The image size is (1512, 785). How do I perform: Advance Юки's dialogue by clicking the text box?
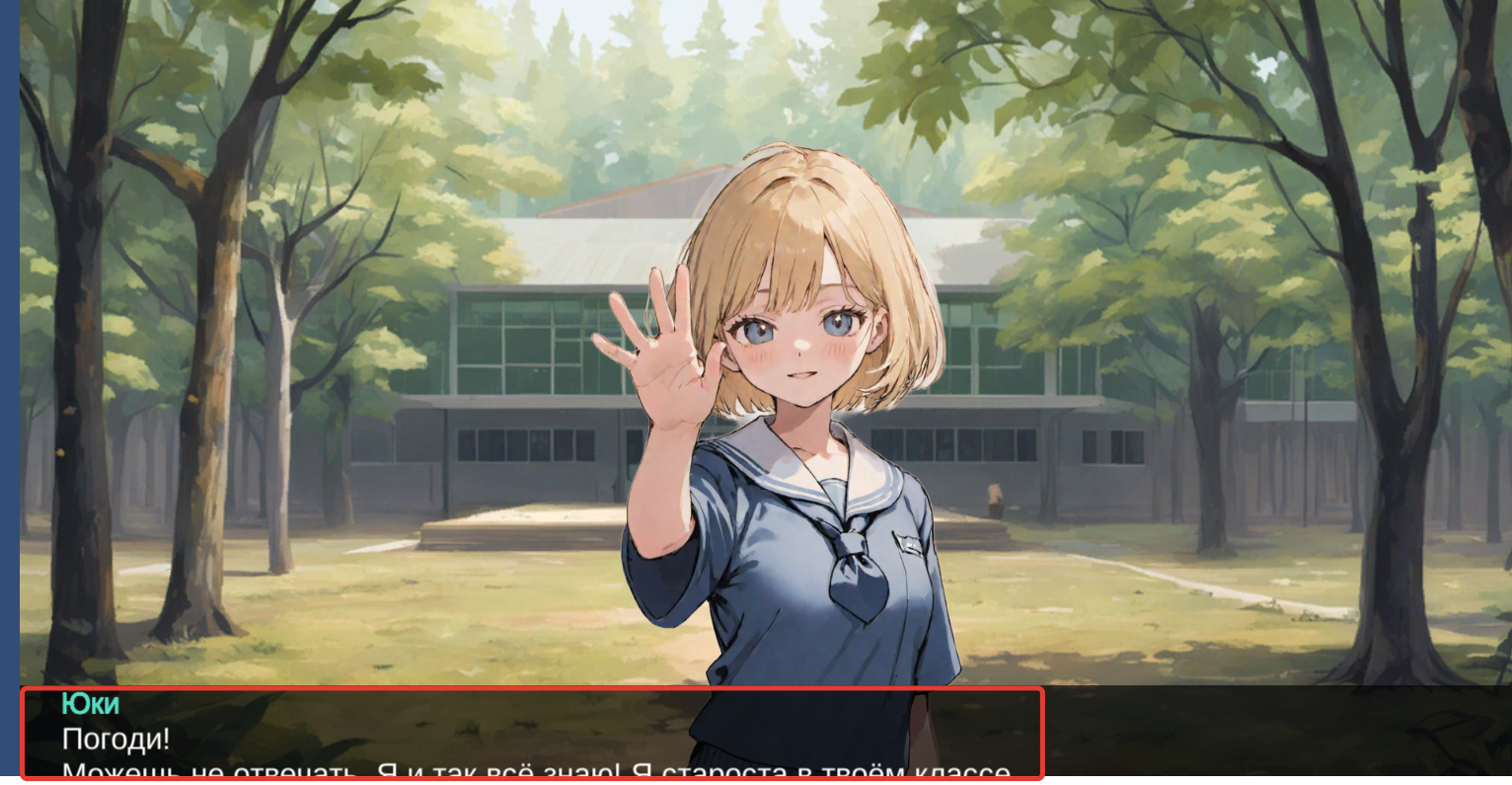[x=532, y=734]
